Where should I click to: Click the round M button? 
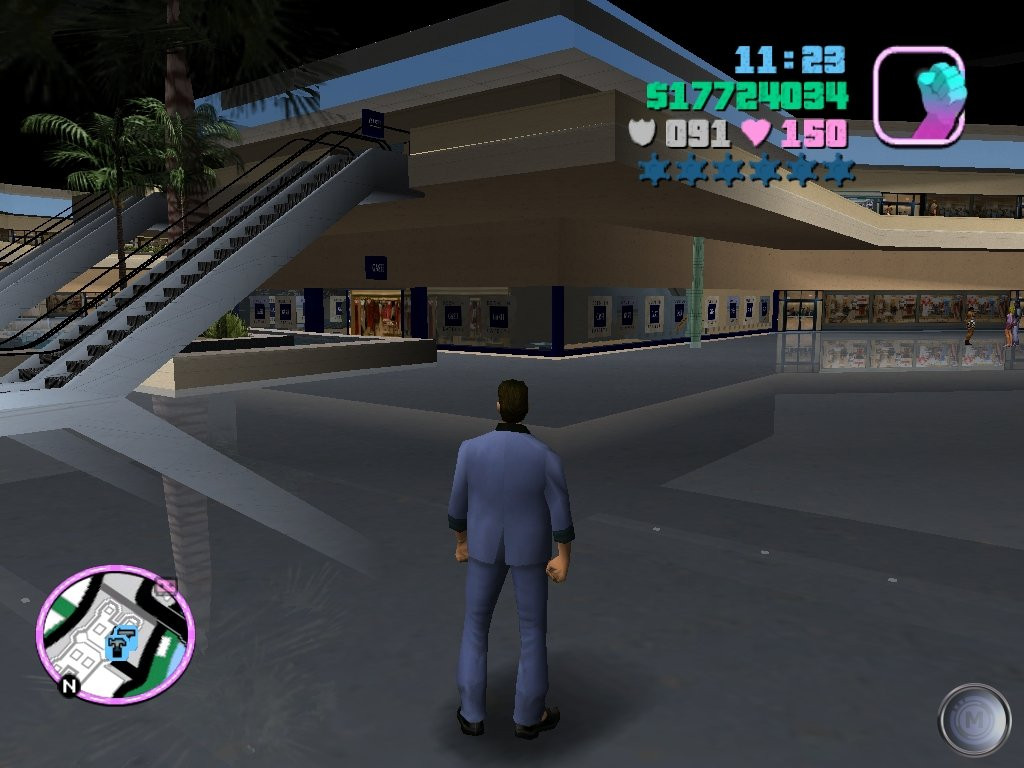tap(974, 719)
